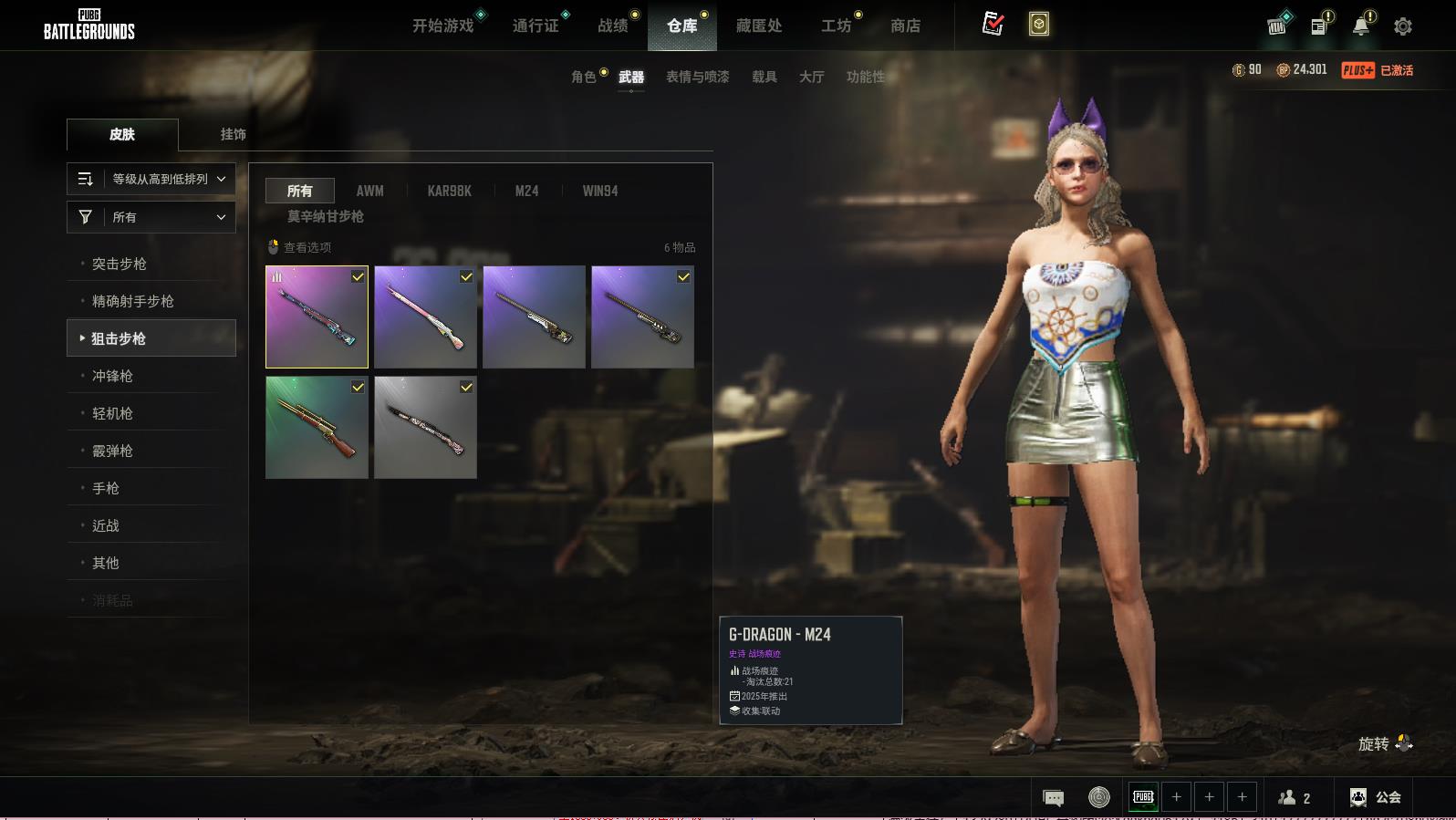This screenshot has height=820, width=1456.
Task: Open the 工坊 workshop menu
Action: (x=836, y=26)
